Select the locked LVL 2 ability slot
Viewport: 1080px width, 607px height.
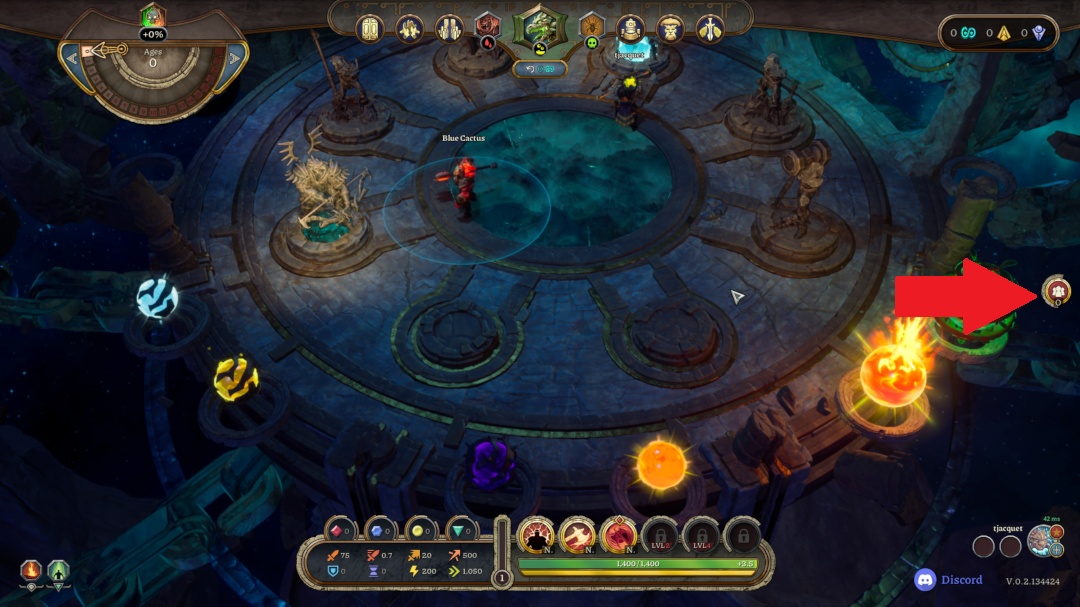[660, 537]
